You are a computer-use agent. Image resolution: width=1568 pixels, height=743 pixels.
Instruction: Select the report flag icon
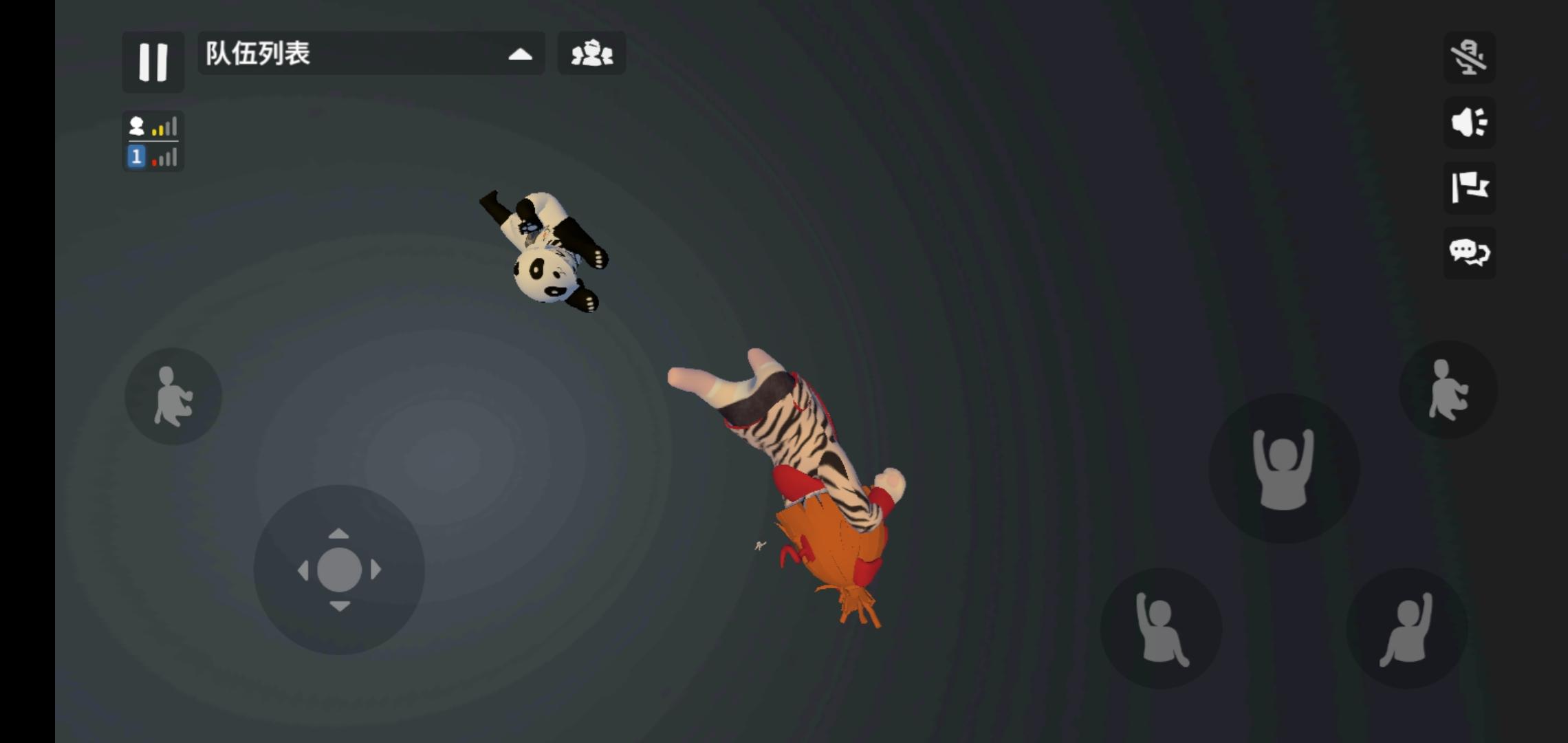[1470, 187]
